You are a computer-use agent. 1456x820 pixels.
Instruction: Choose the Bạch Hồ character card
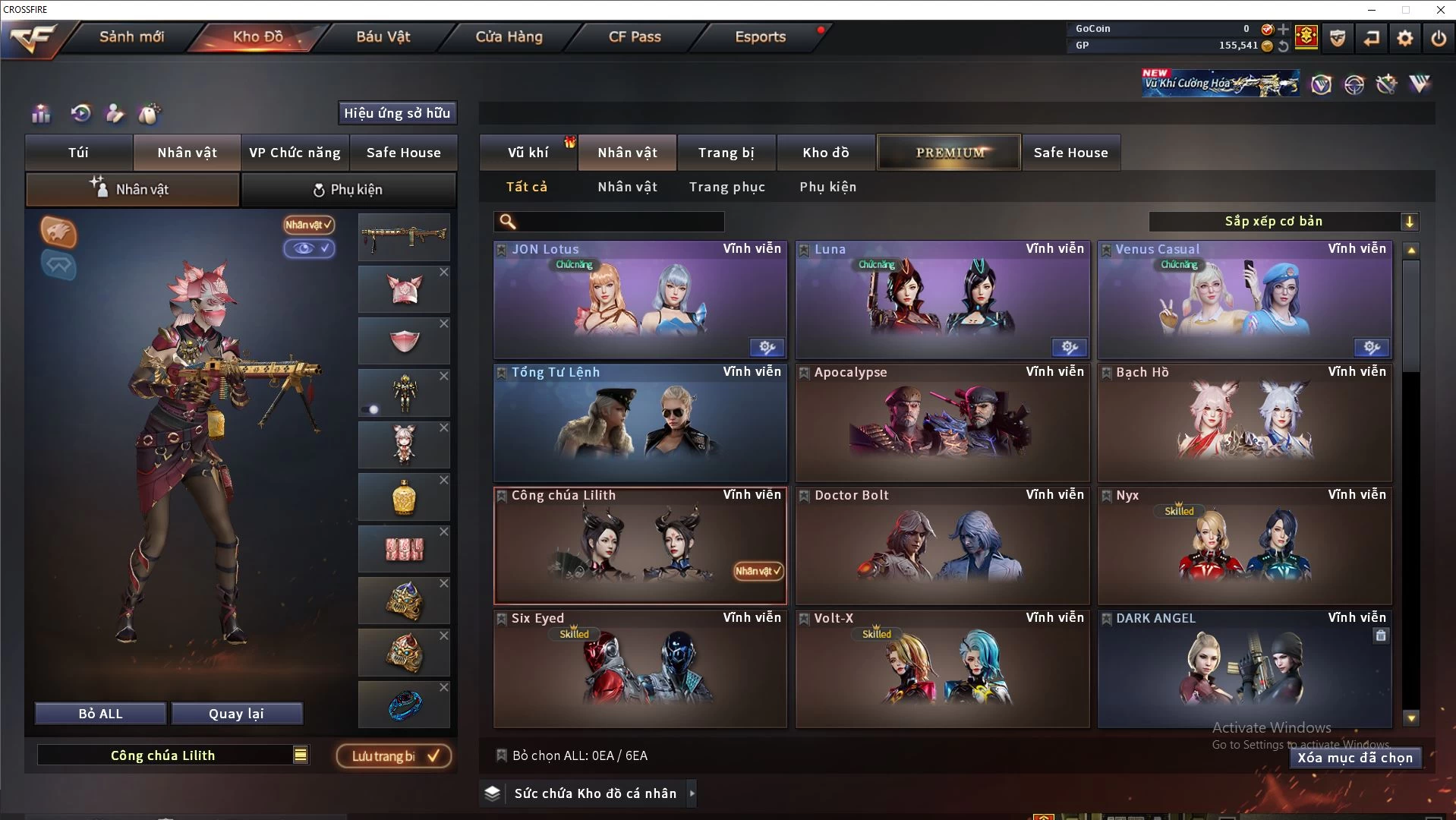click(1244, 423)
